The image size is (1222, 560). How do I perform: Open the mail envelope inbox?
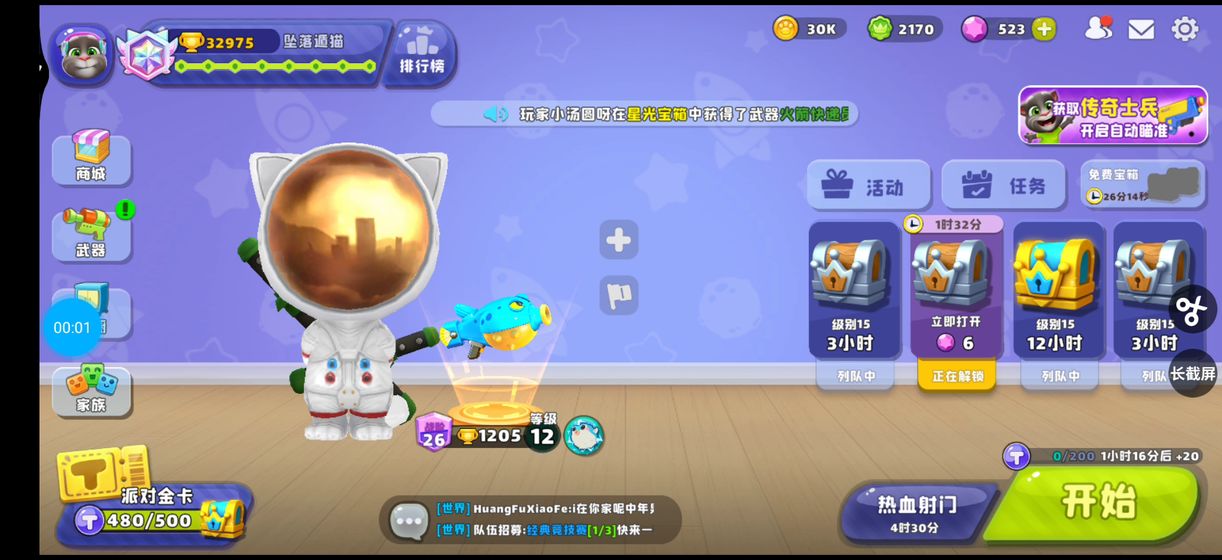tap(1141, 29)
